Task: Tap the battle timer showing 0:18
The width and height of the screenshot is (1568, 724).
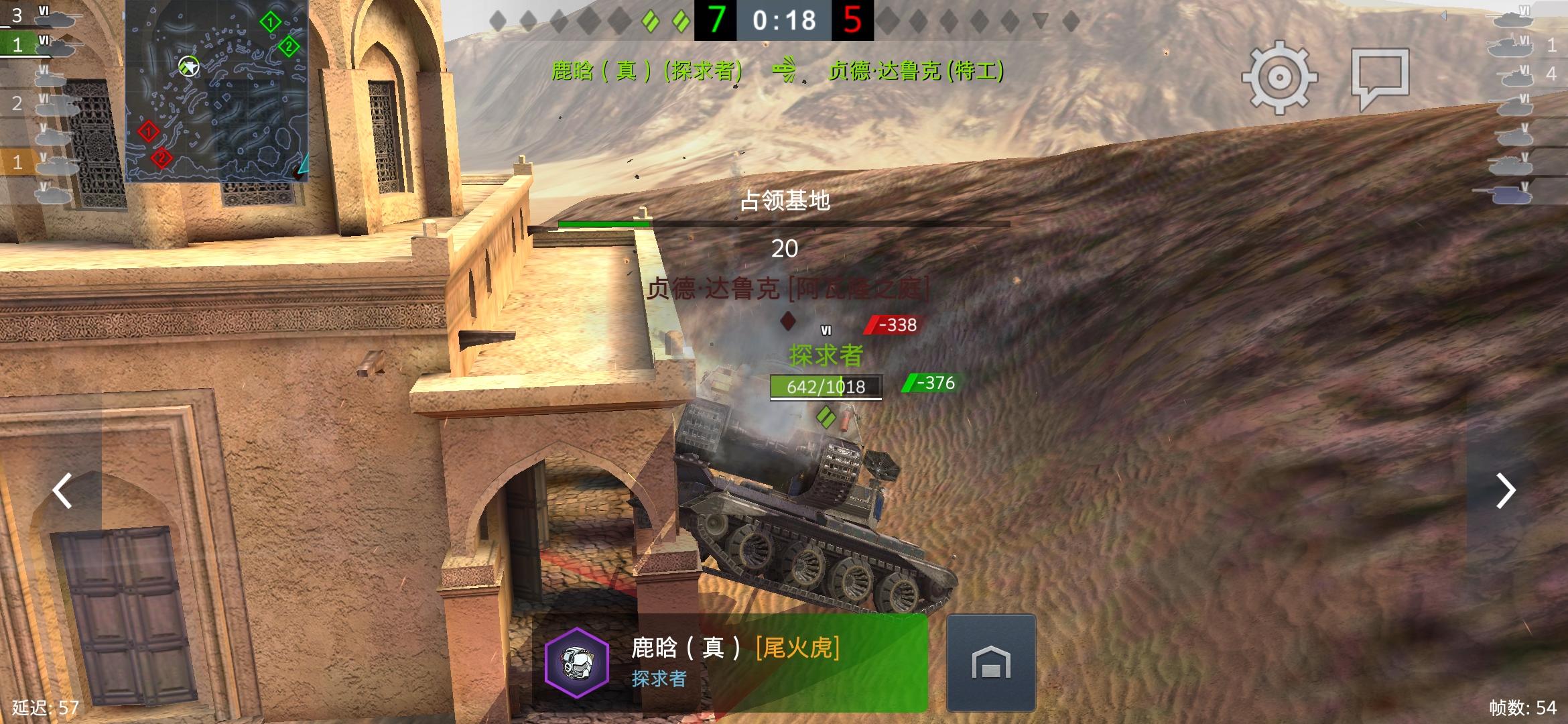Action: (x=783, y=20)
